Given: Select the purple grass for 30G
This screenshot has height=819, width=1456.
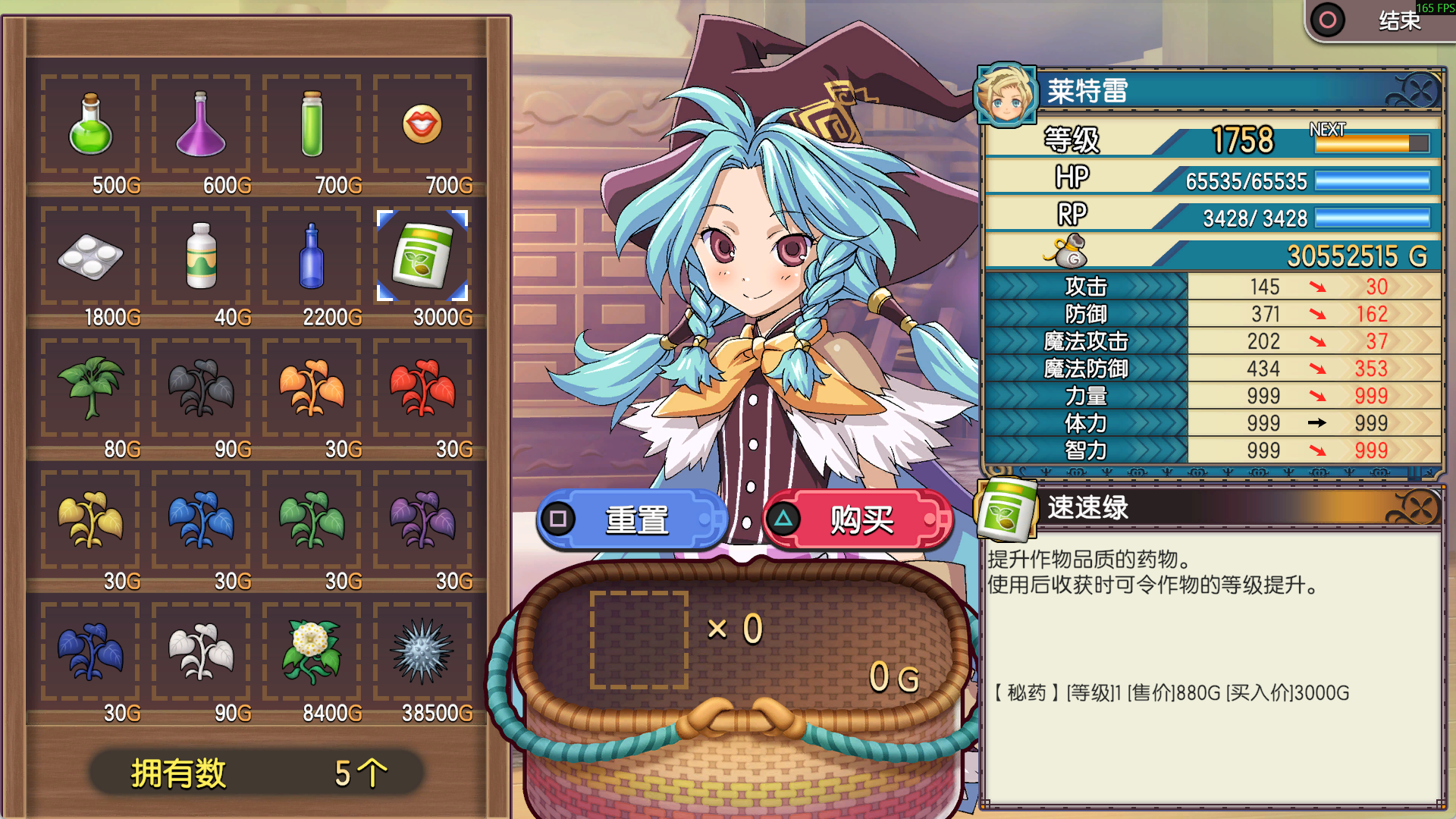Looking at the screenshot, I should [422, 521].
